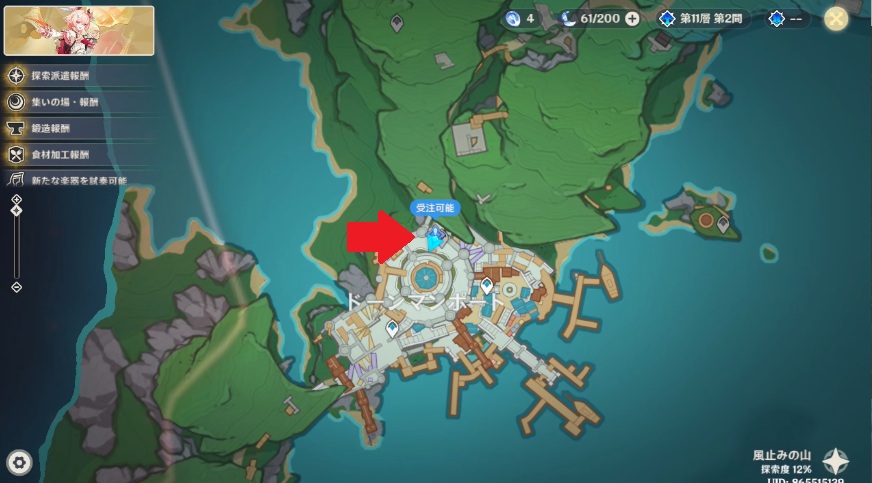The width and height of the screenshot is (872, 483).
Task: Open the 鍛造報酬 forging rewards entry
Action: click(50, 128)
